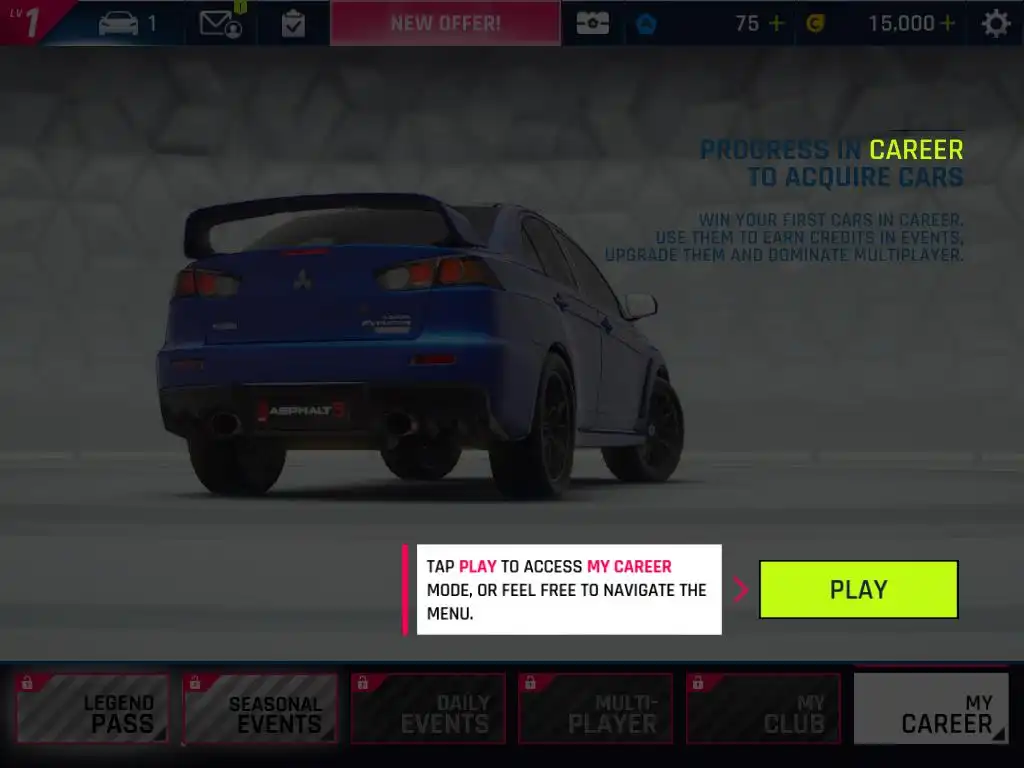Screen dimensions: 1024x768
Task: Open the card packs shop icon
Action: (x=592, y=23)
